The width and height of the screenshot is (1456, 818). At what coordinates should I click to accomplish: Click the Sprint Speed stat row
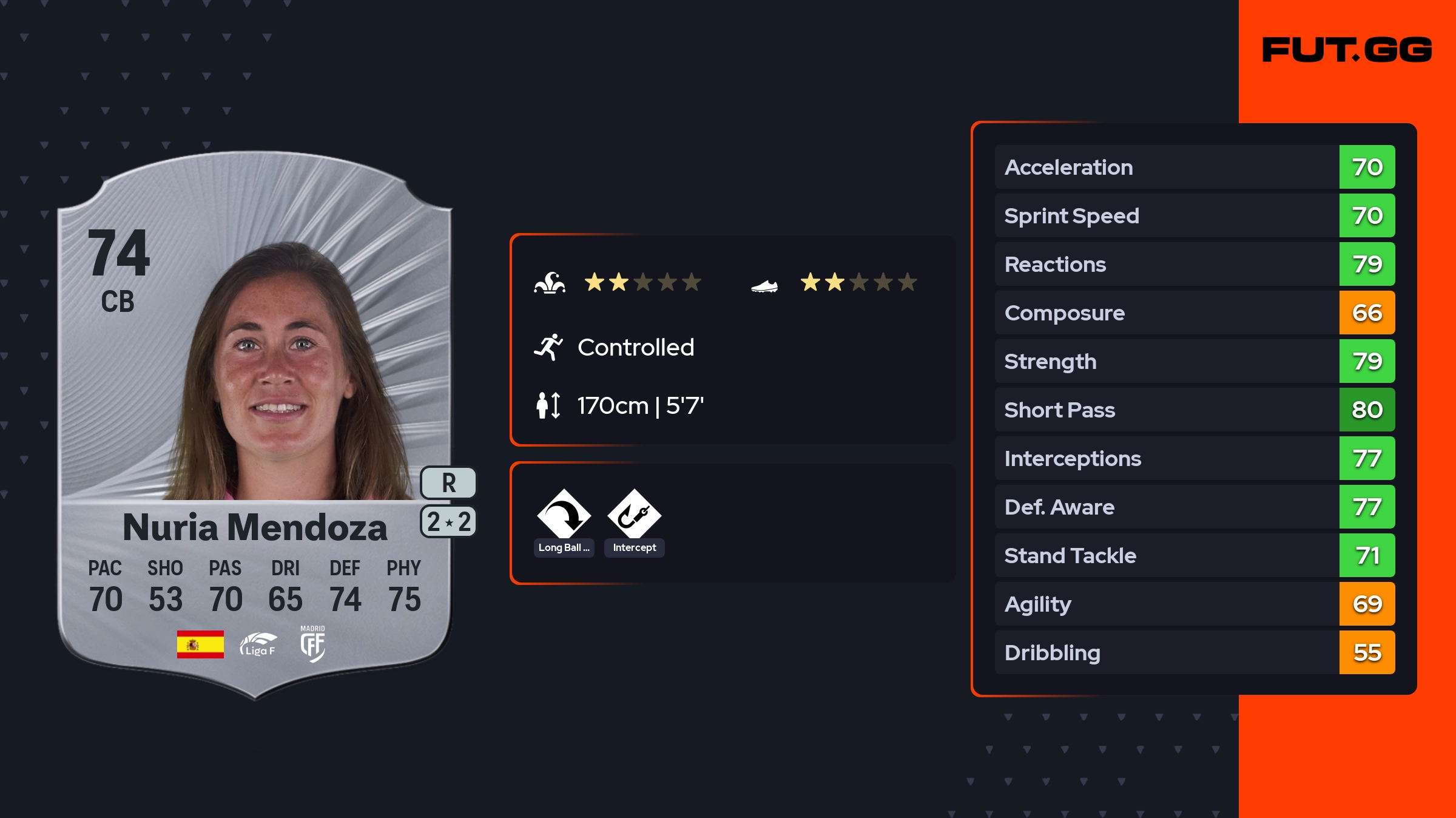(x=1194, y=215)
